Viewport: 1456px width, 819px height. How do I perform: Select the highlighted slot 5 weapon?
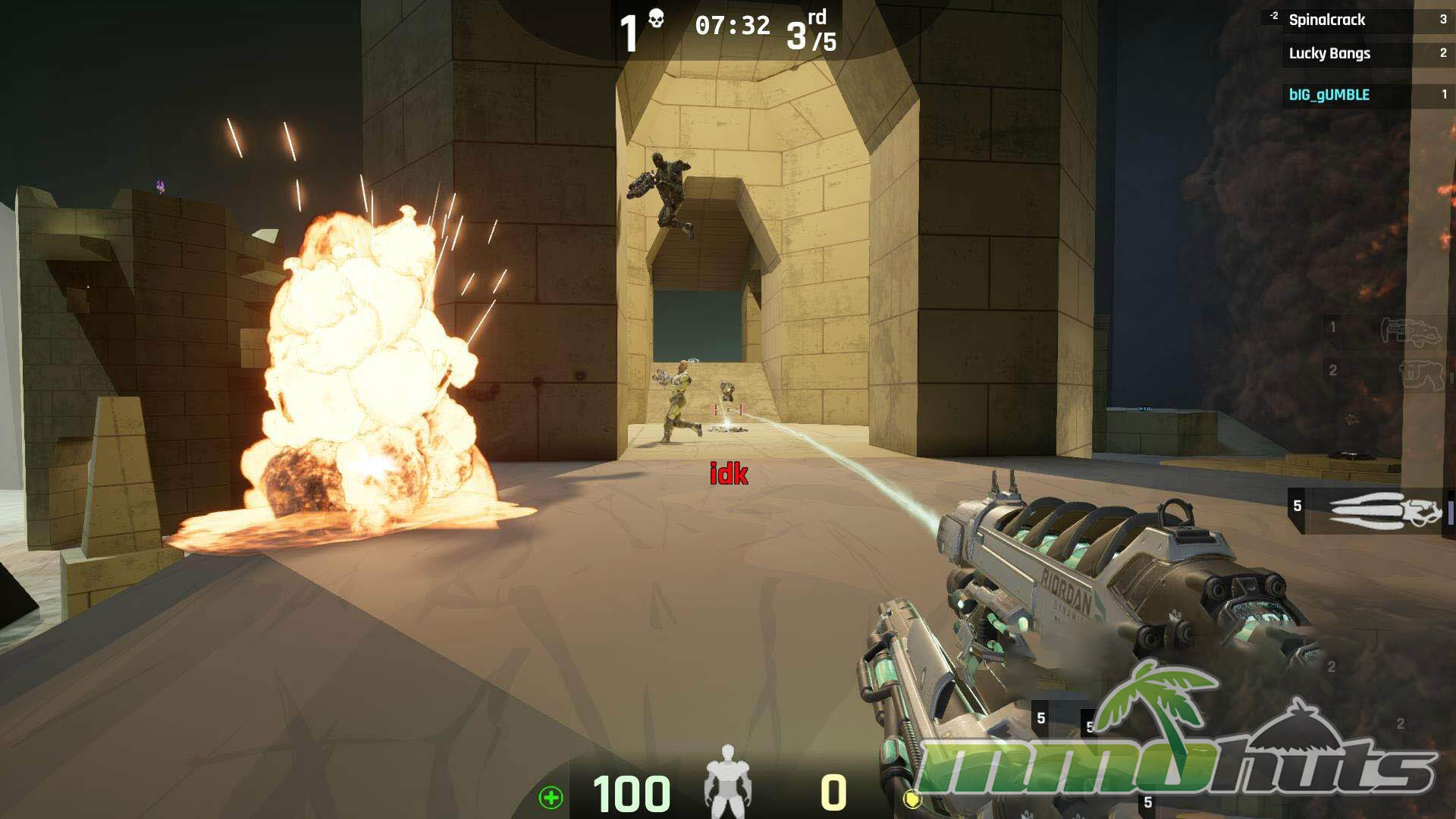click(x=1369, y=510)
